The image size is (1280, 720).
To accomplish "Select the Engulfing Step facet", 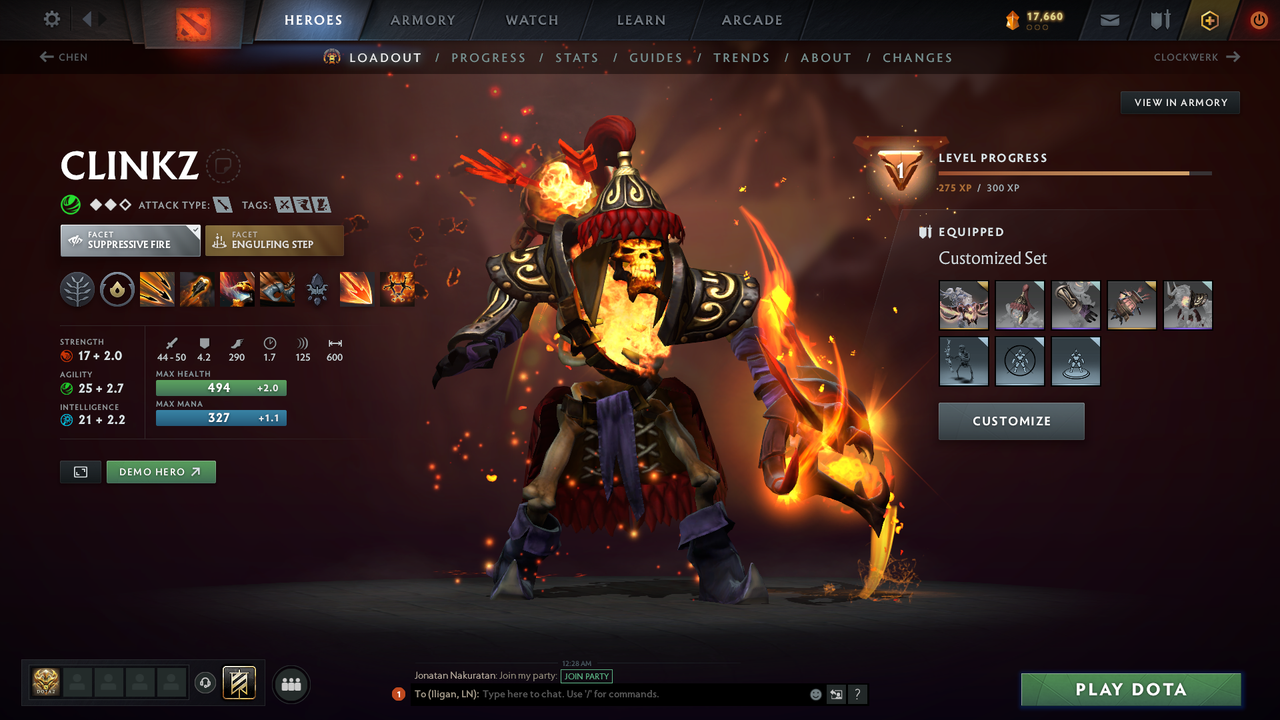I will tap(274, 240).
